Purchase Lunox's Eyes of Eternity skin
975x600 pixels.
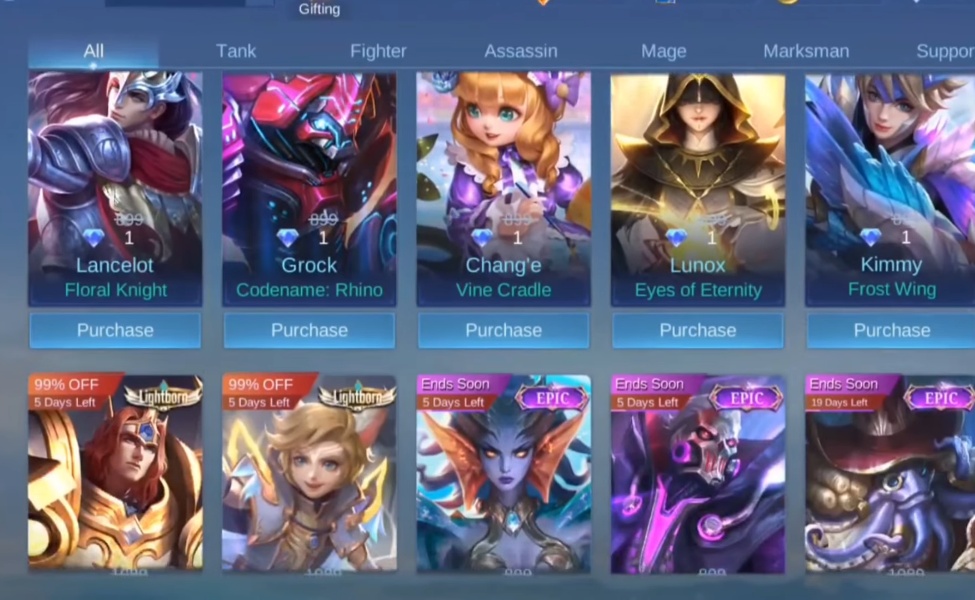(x=698, y=330)
